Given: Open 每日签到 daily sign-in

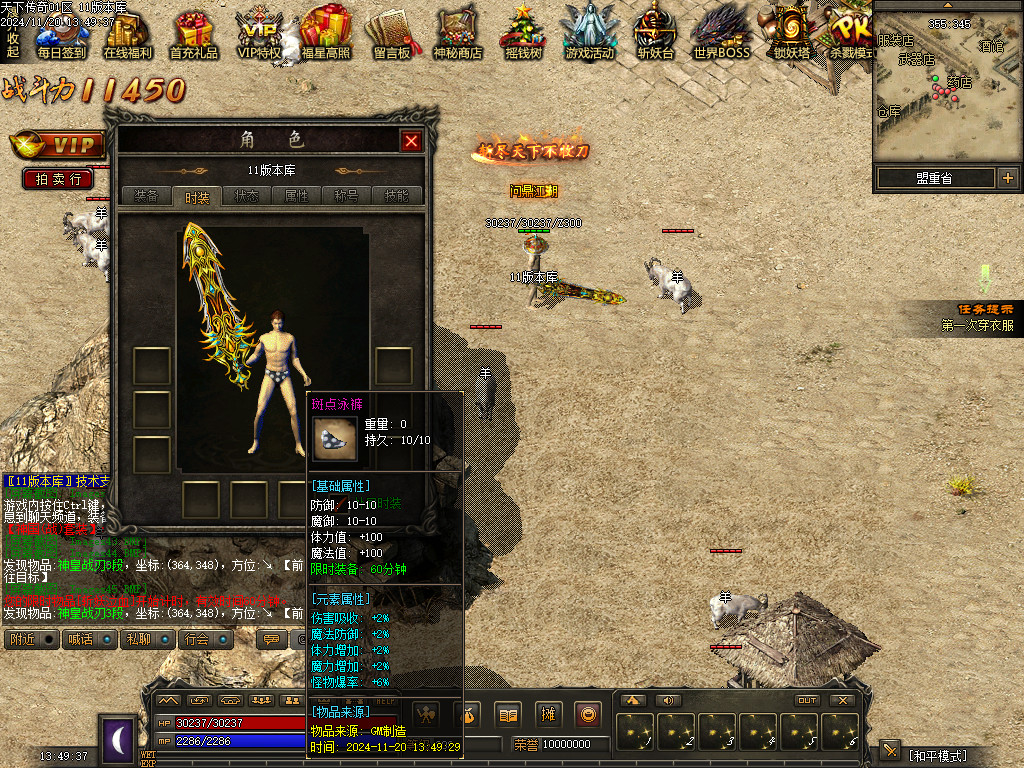Looking at the screenshot, I should coord(61,34).
